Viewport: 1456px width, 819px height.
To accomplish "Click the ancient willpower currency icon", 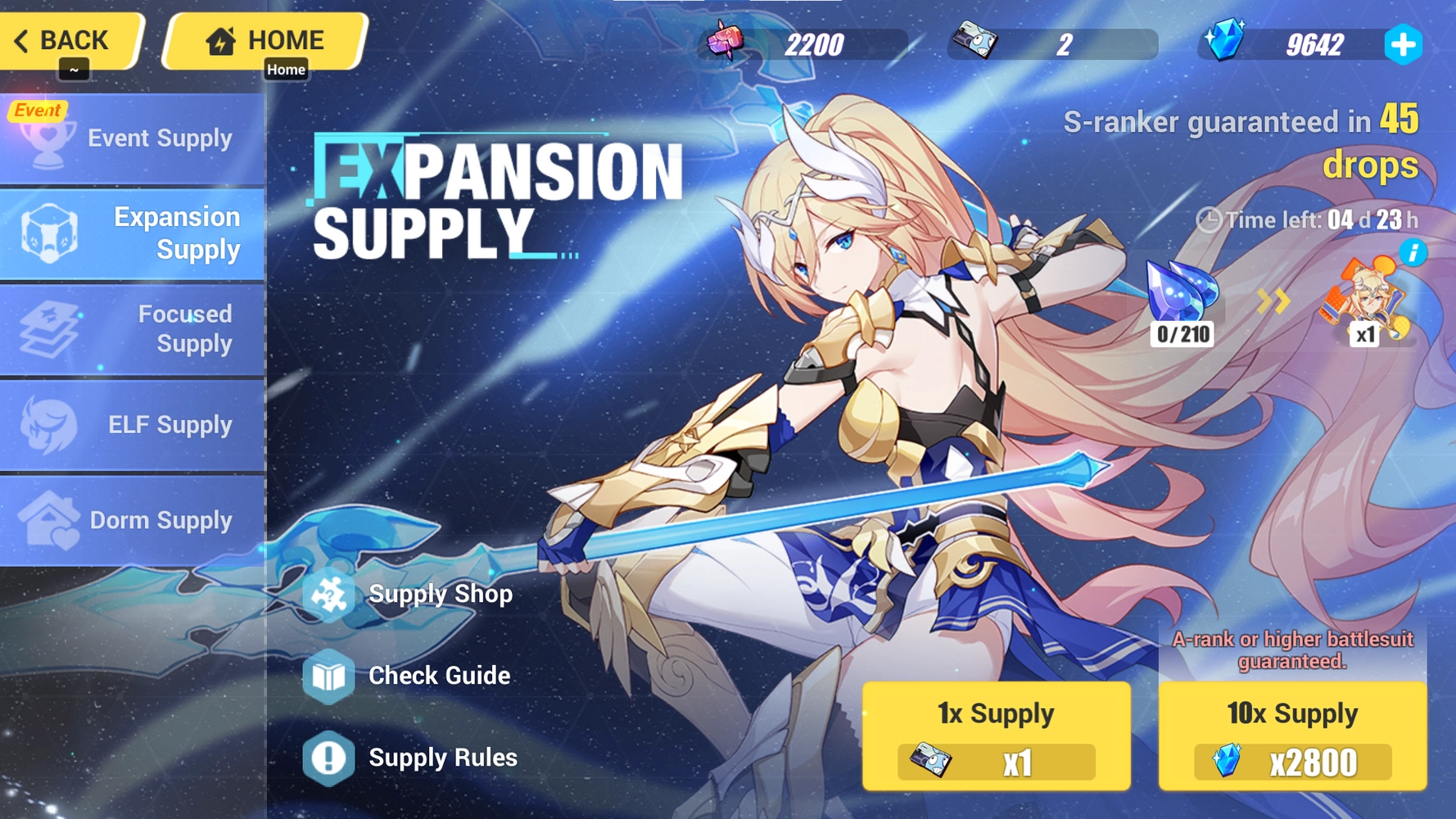I will point(725,39).
